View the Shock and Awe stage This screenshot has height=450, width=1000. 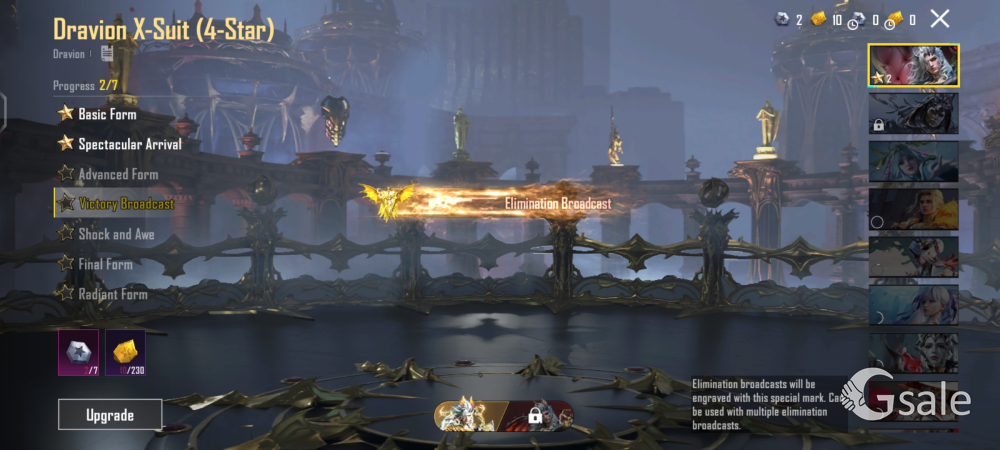coord(116,234)
